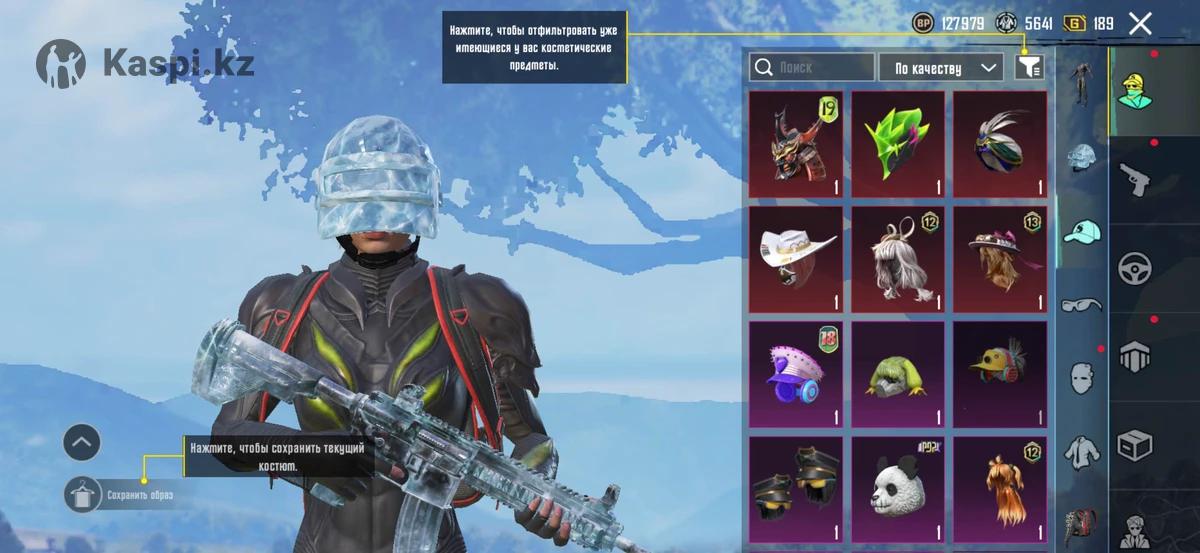Select the red samurai helmet item
Screen dimensions: 1200x553
tap(796, 145)
